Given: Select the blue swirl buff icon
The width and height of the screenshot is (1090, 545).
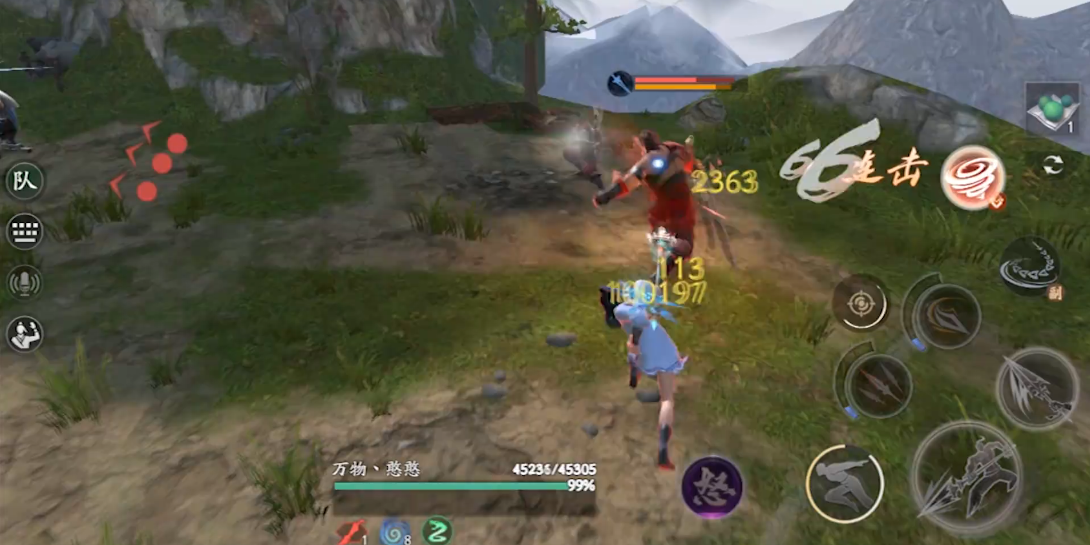Looking at the screenshot, I should pyautogui.click(x=394, y=531).
